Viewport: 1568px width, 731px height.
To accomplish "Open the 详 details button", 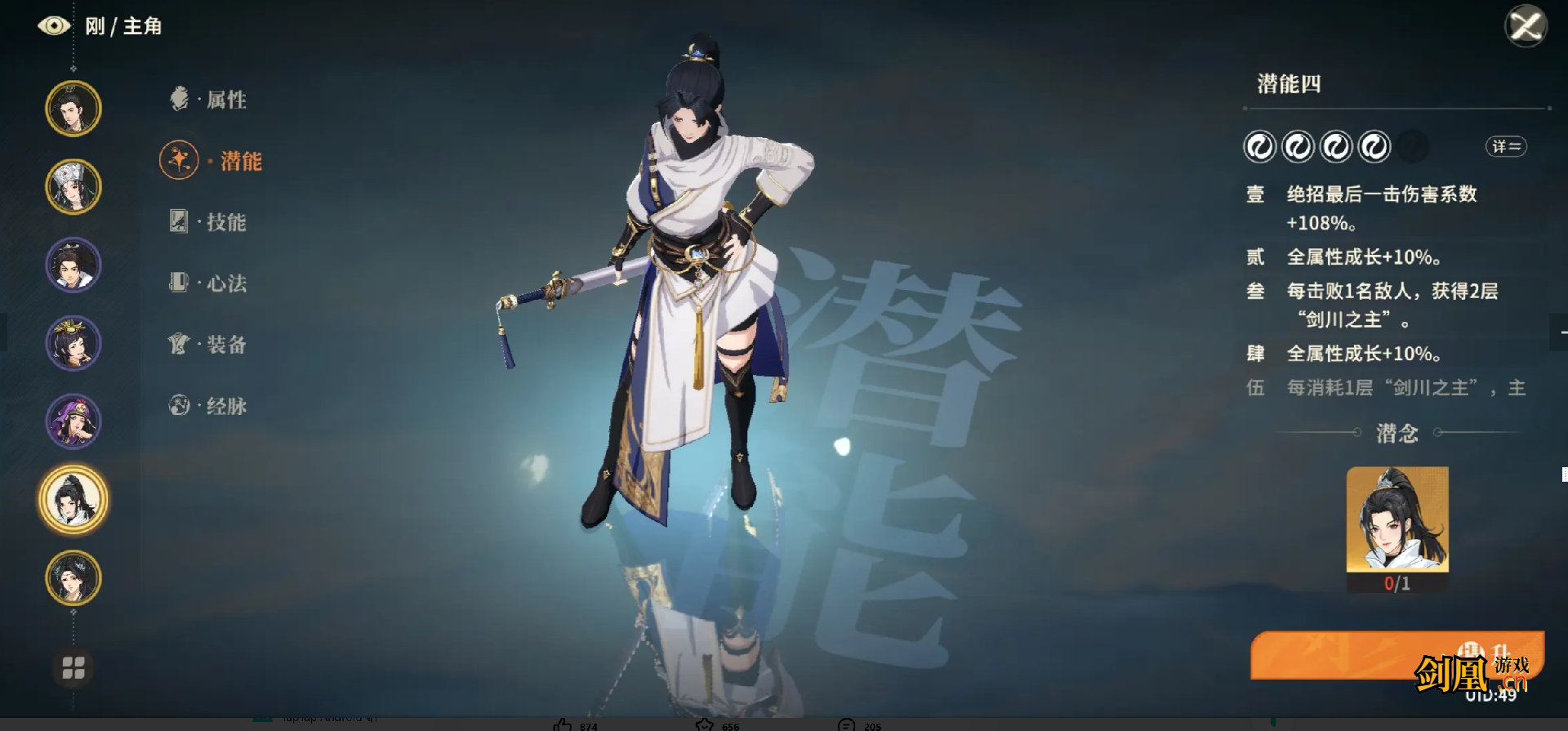I will tap(1505, 147).
